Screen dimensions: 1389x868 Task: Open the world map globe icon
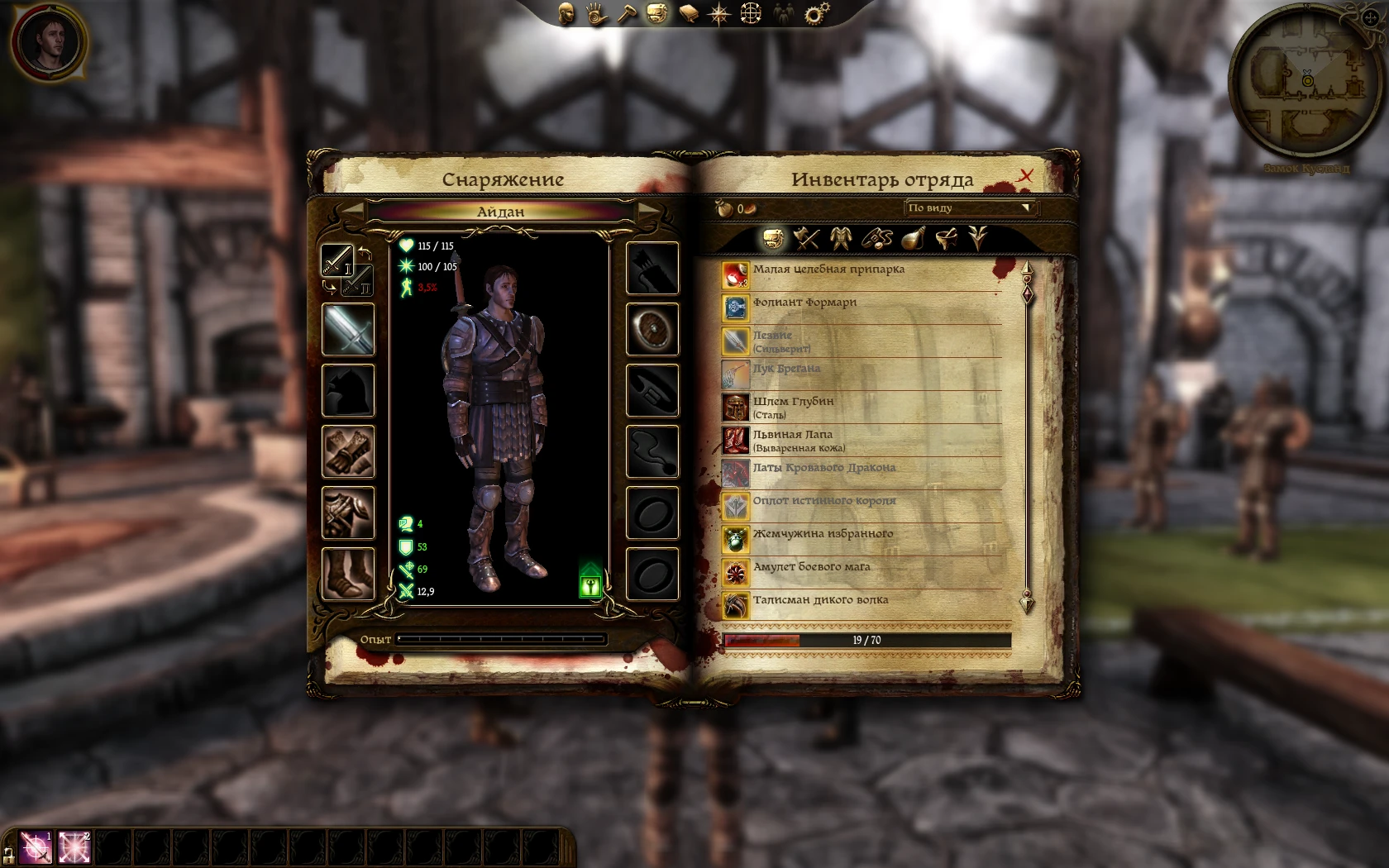[x=750, y=12]
